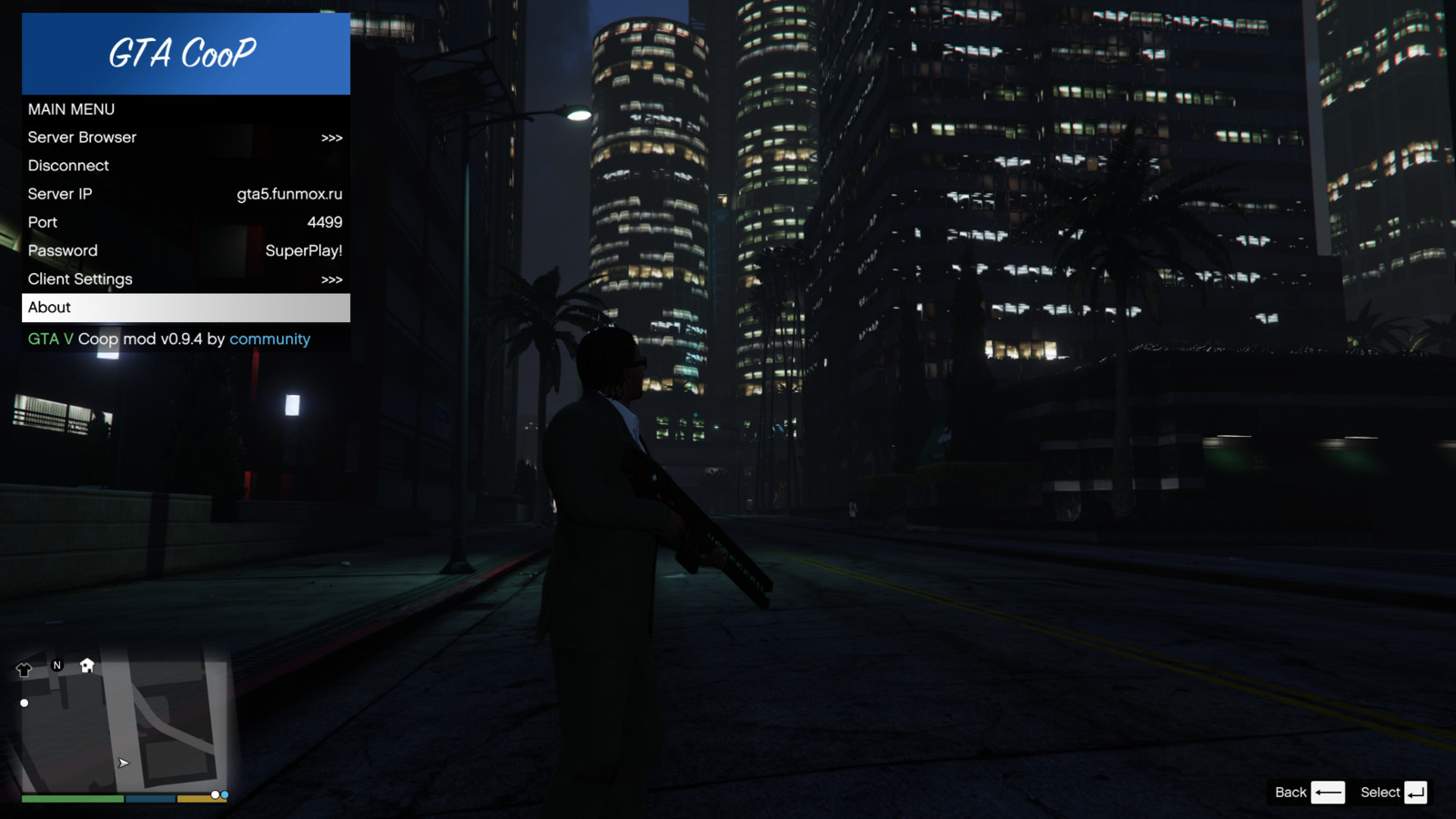Choose the highlighted About entry

click(185, 308)
